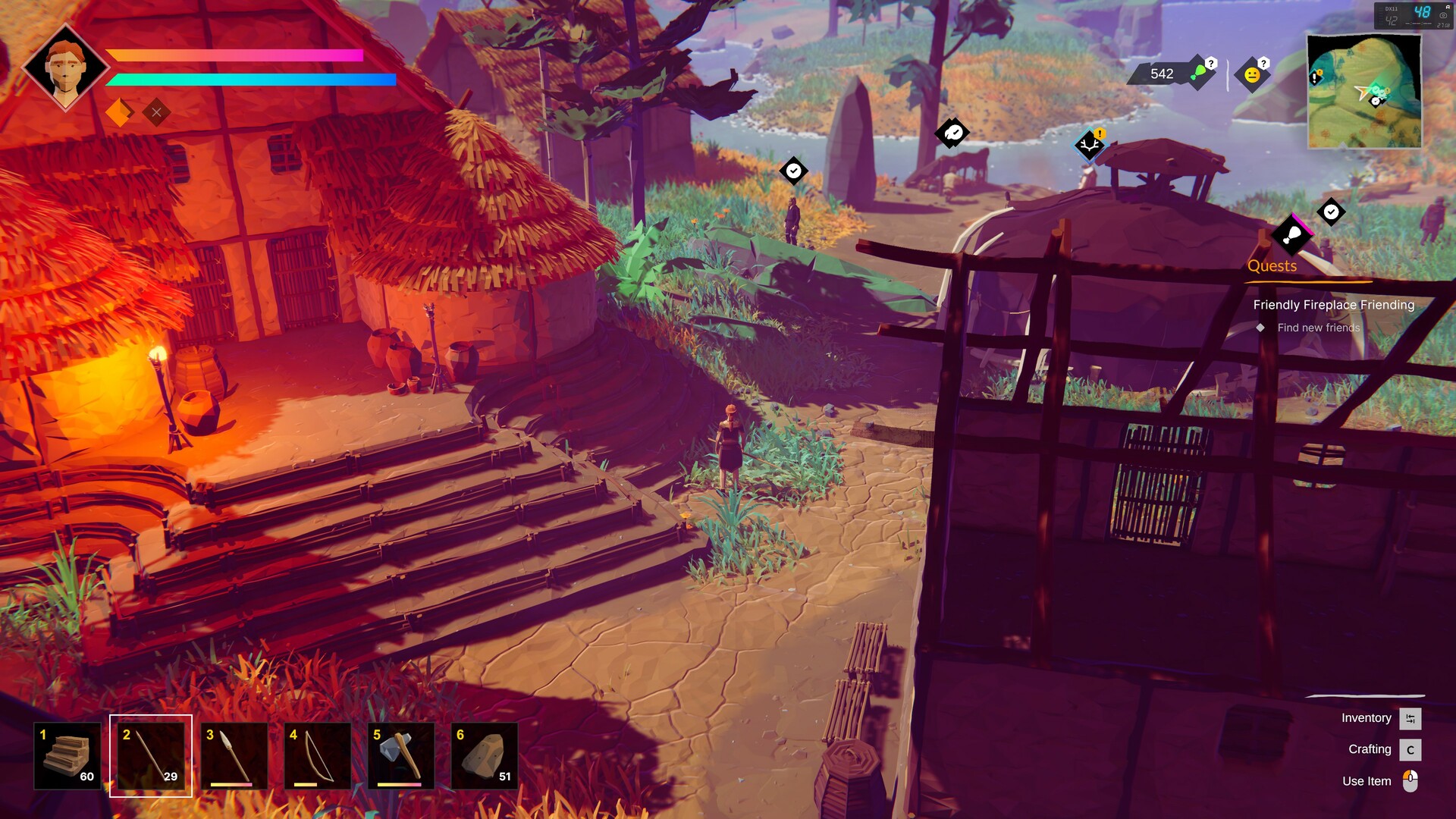Click the X icon next to the orange diamond

coord(157,111)
